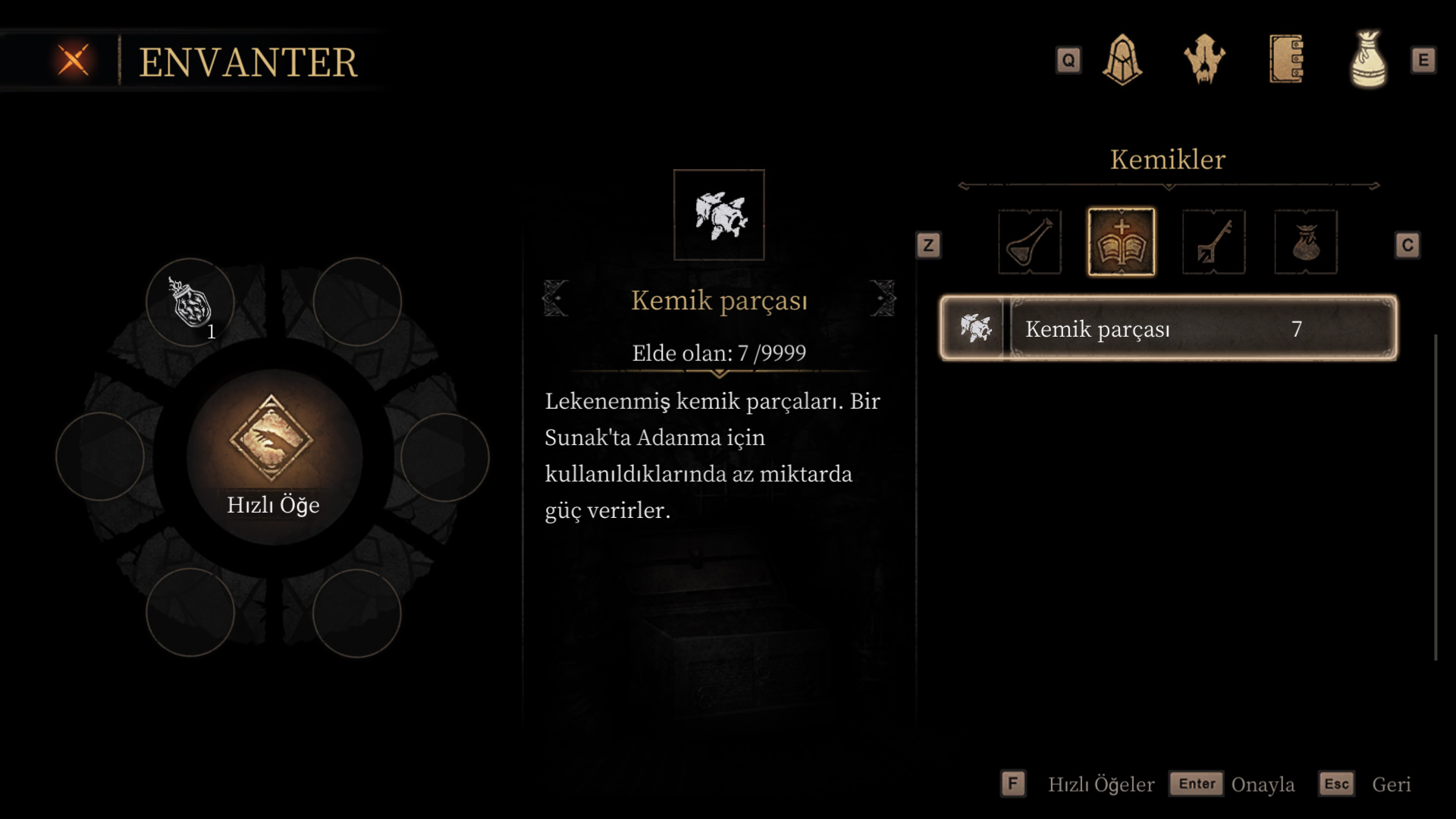Open Hızlı Öğeler quick items
This screenshot has width=1456, height=819.
tap(1078, 784)
